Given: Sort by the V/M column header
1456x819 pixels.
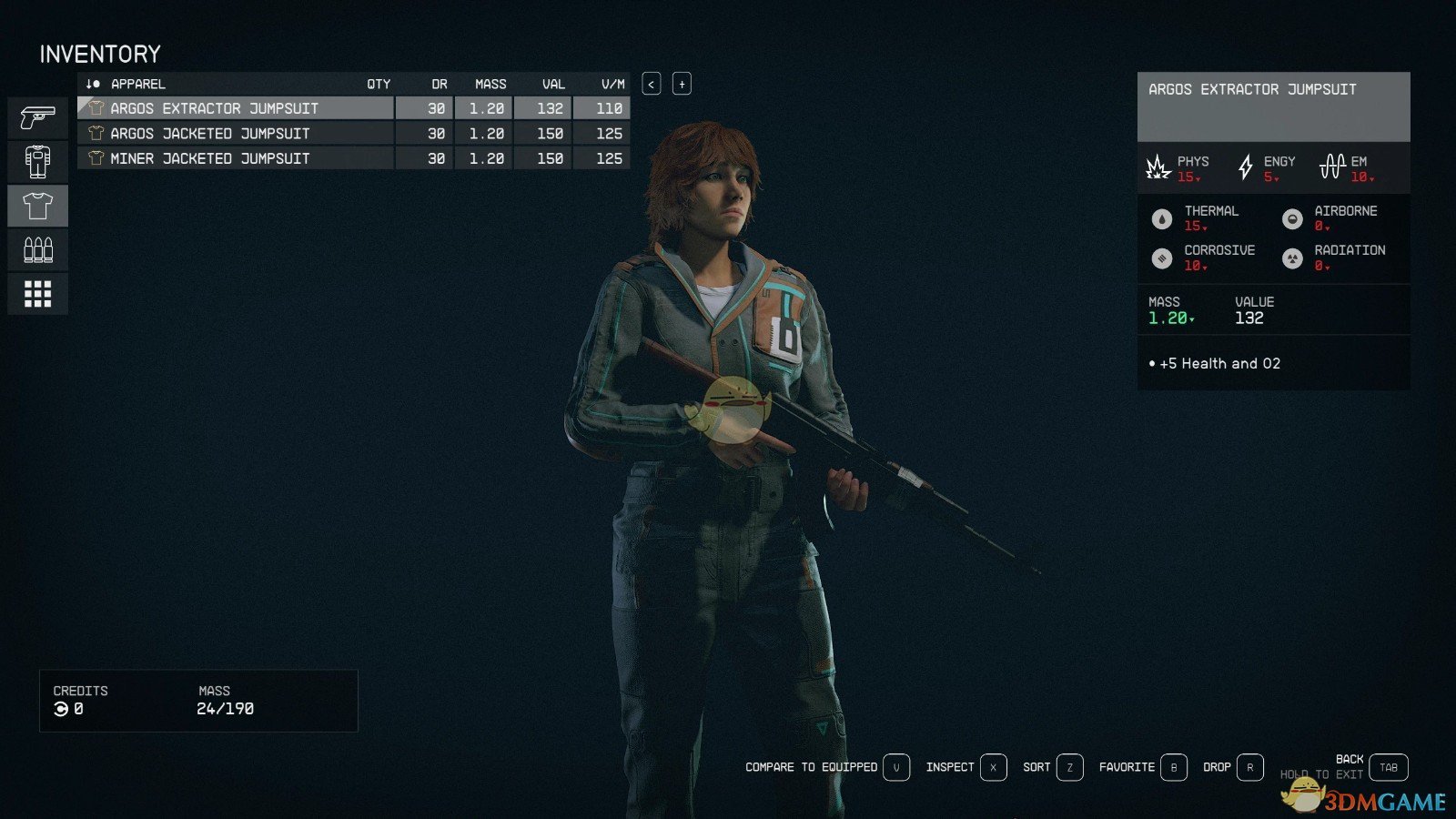Looking at the screenshot, I should 612,84.
